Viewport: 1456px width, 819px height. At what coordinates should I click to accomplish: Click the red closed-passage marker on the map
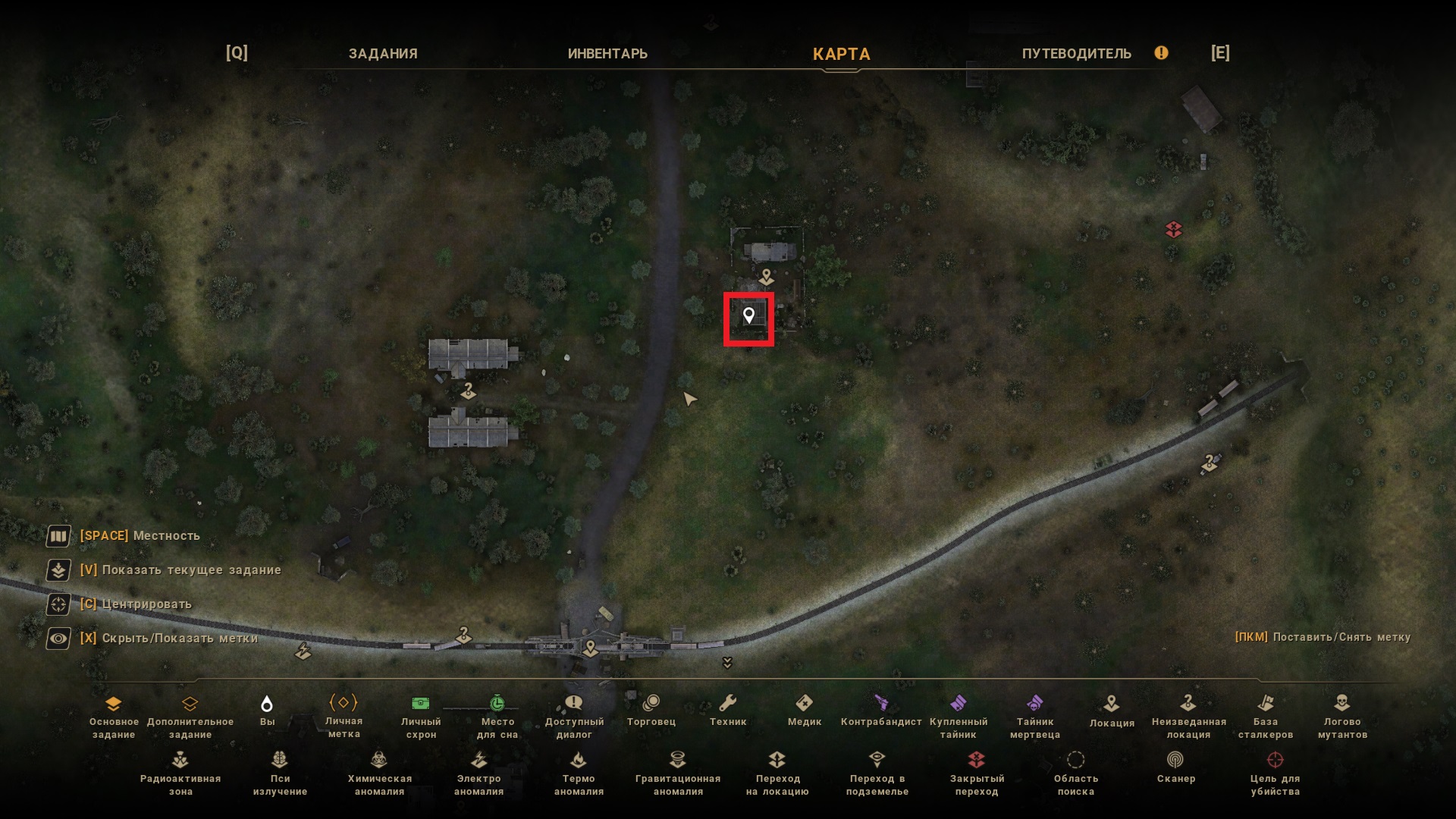tap(1174, 229)
